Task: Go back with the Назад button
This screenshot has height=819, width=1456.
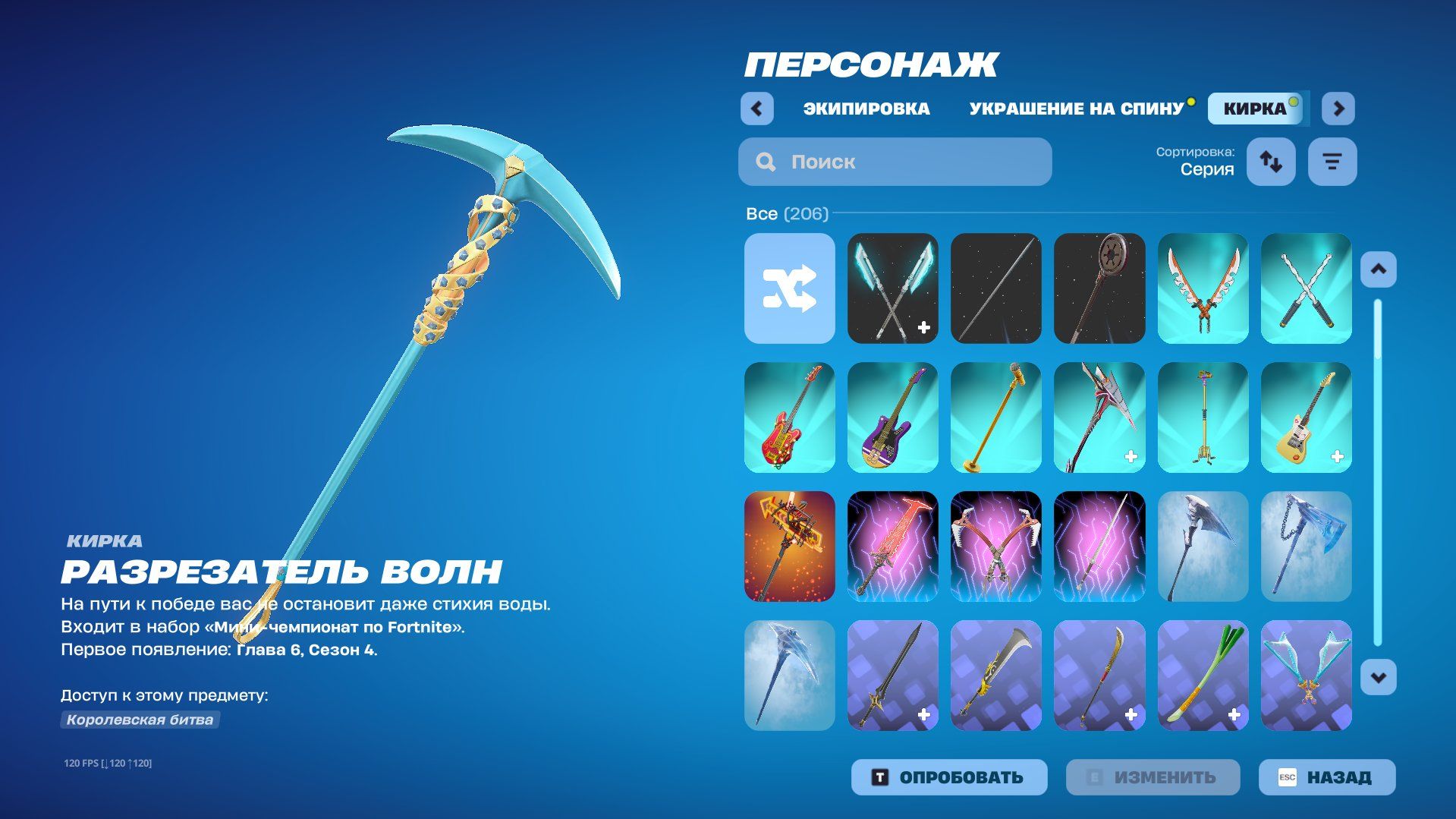Action: pyautogui.click(x=1326, y=777)
